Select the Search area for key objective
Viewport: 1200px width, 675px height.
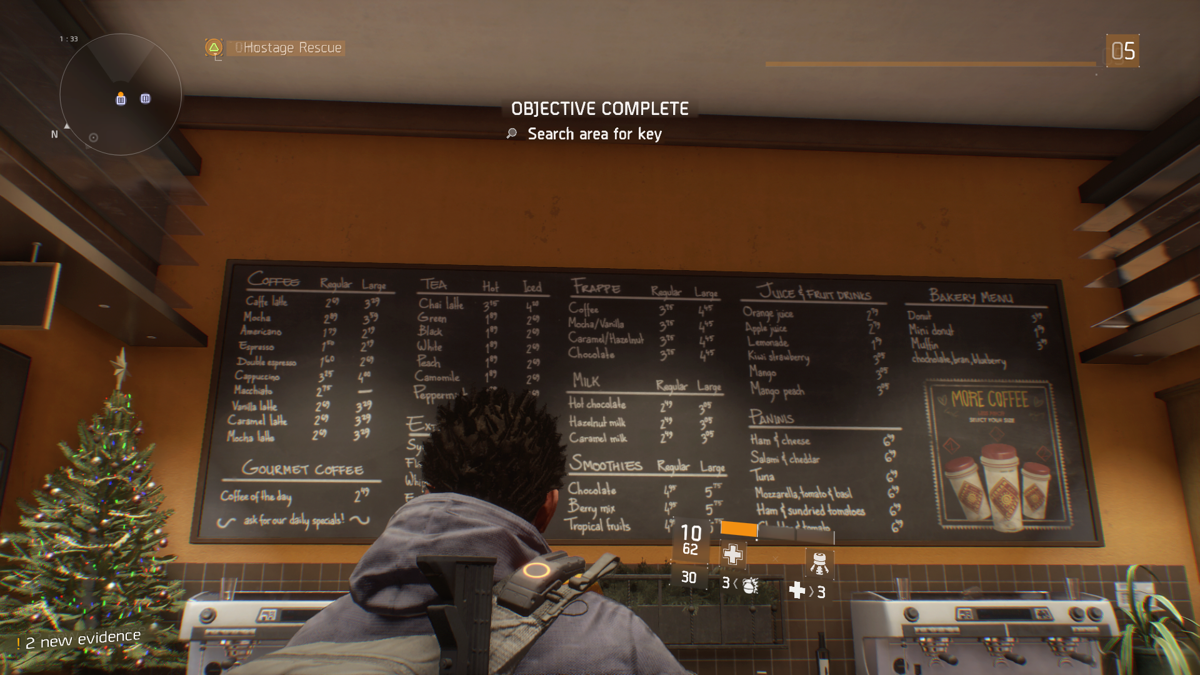(594, 134)
